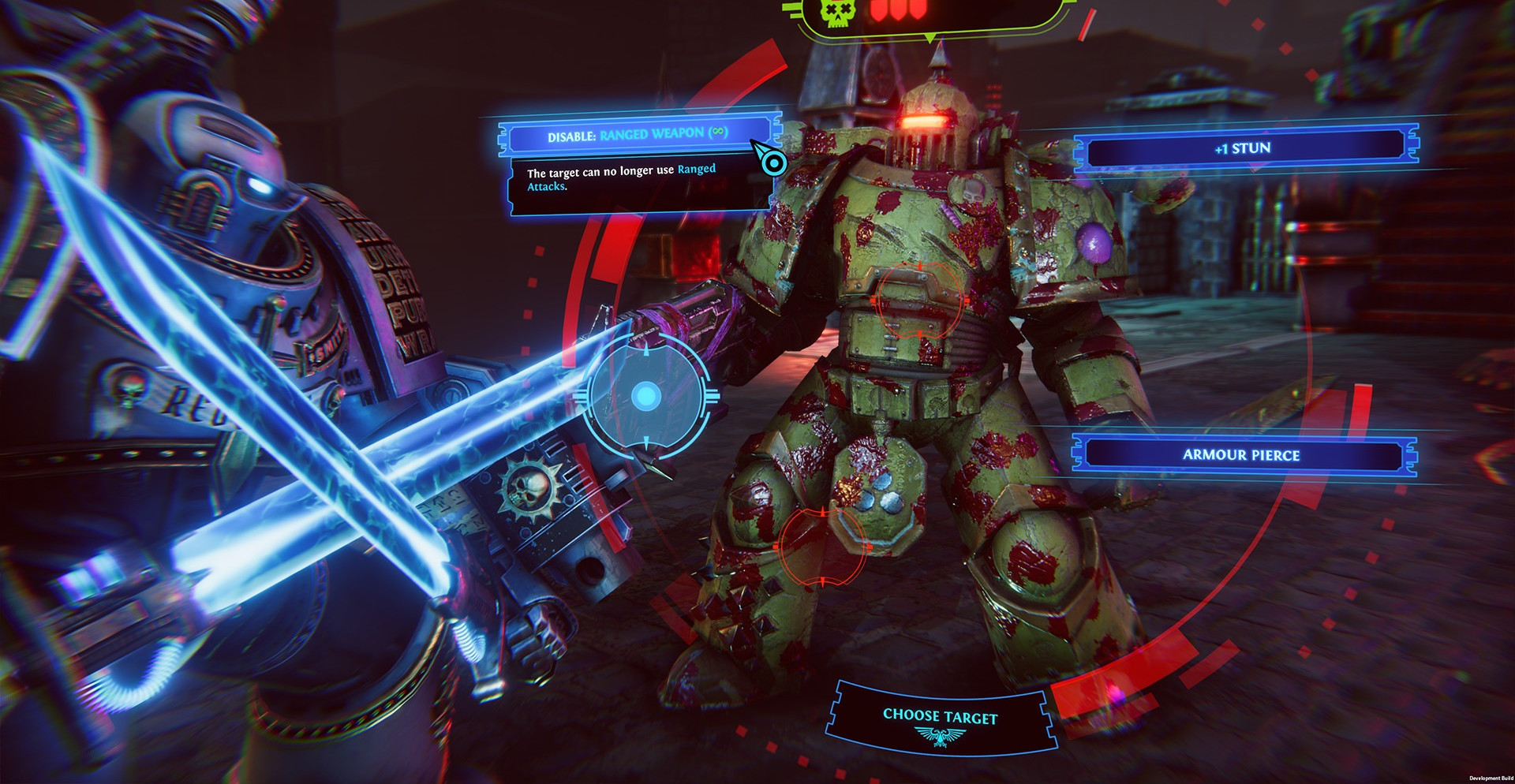Target the blue weapon-arm reticle
Image resolution: width=1515 pixels, height=784 pixels.
(x=646, y=396)
